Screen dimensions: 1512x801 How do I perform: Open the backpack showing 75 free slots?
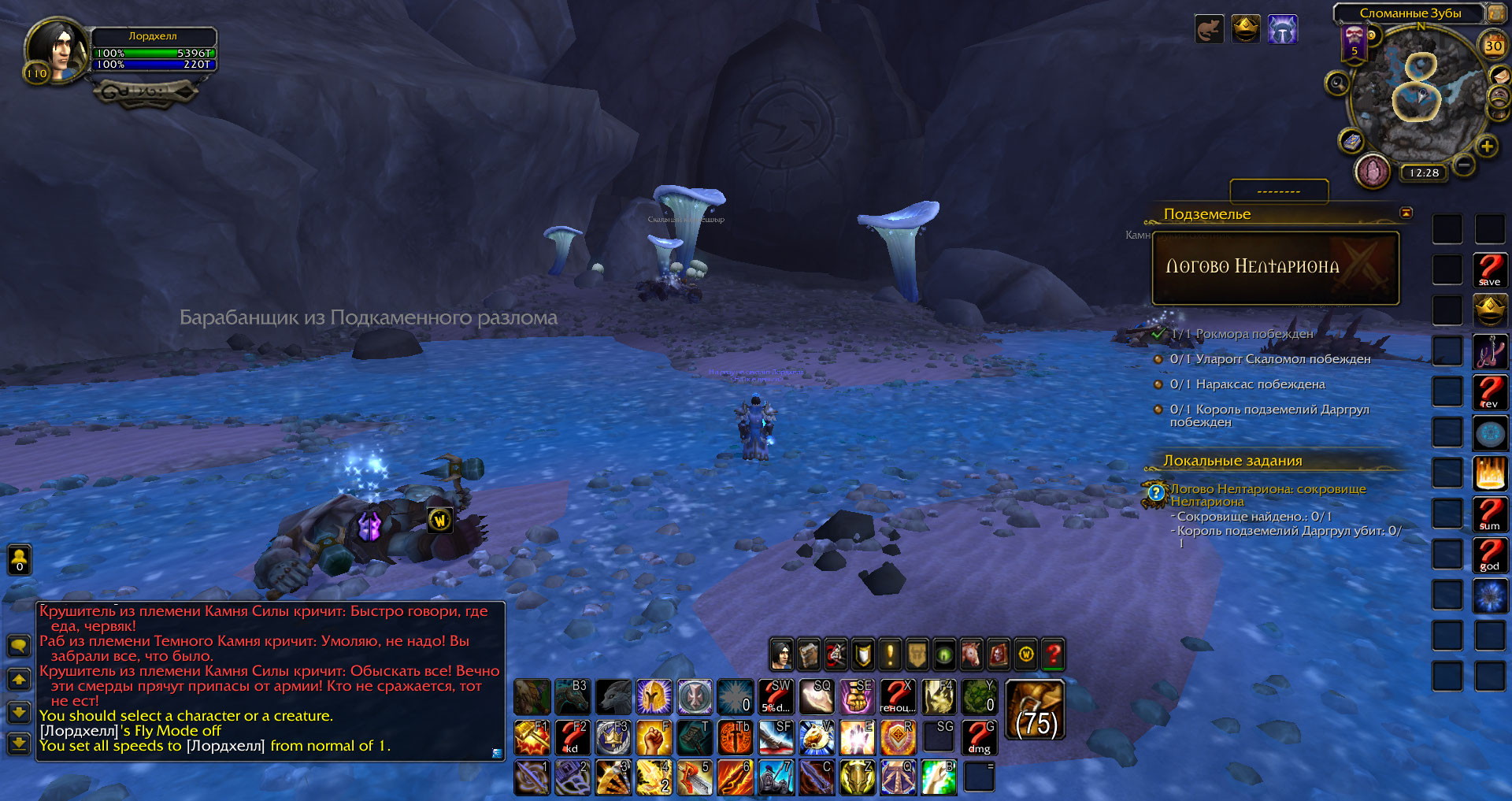tap(1036, 711)
